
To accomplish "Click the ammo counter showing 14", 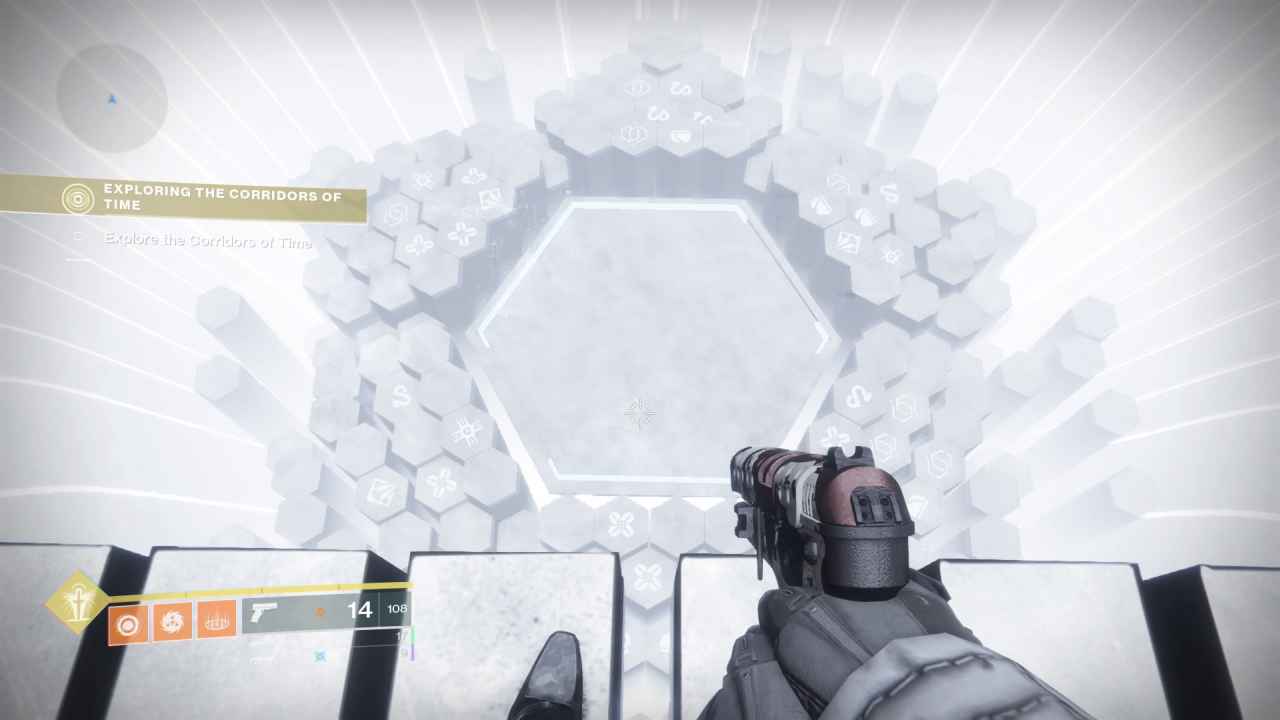I will (358, 610).
